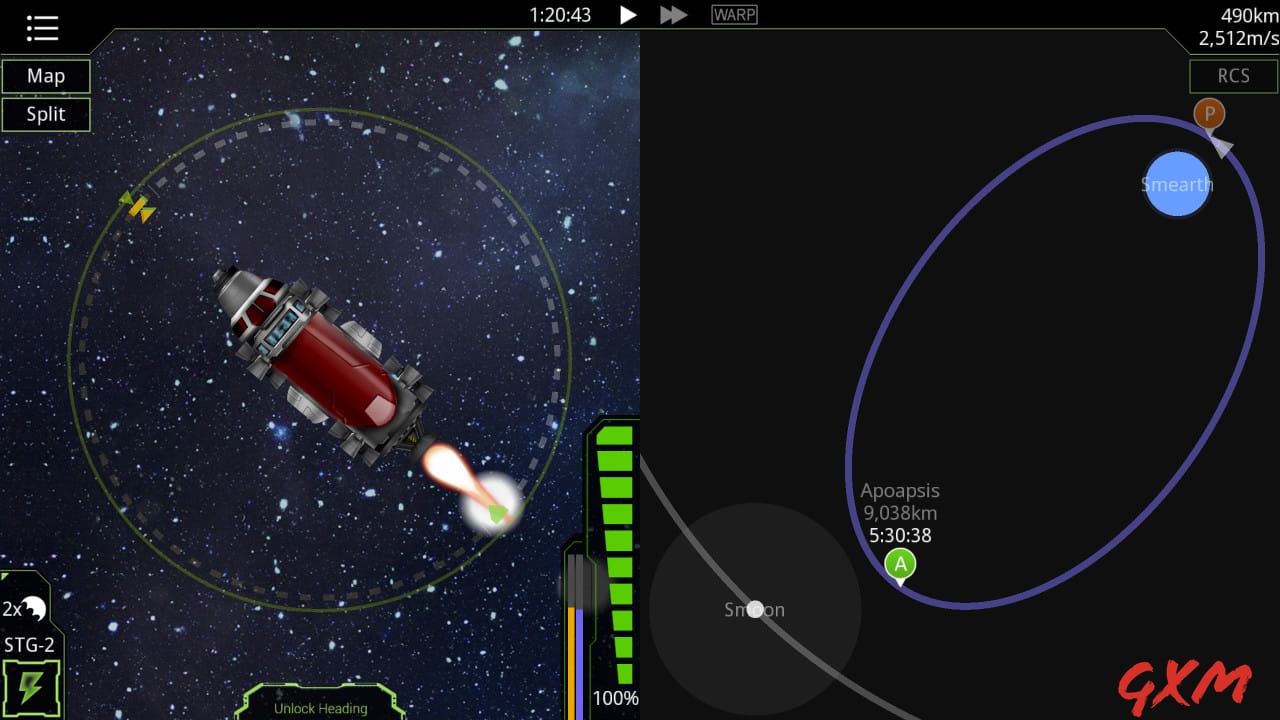Switch to Split view mode

coord(46,113)
